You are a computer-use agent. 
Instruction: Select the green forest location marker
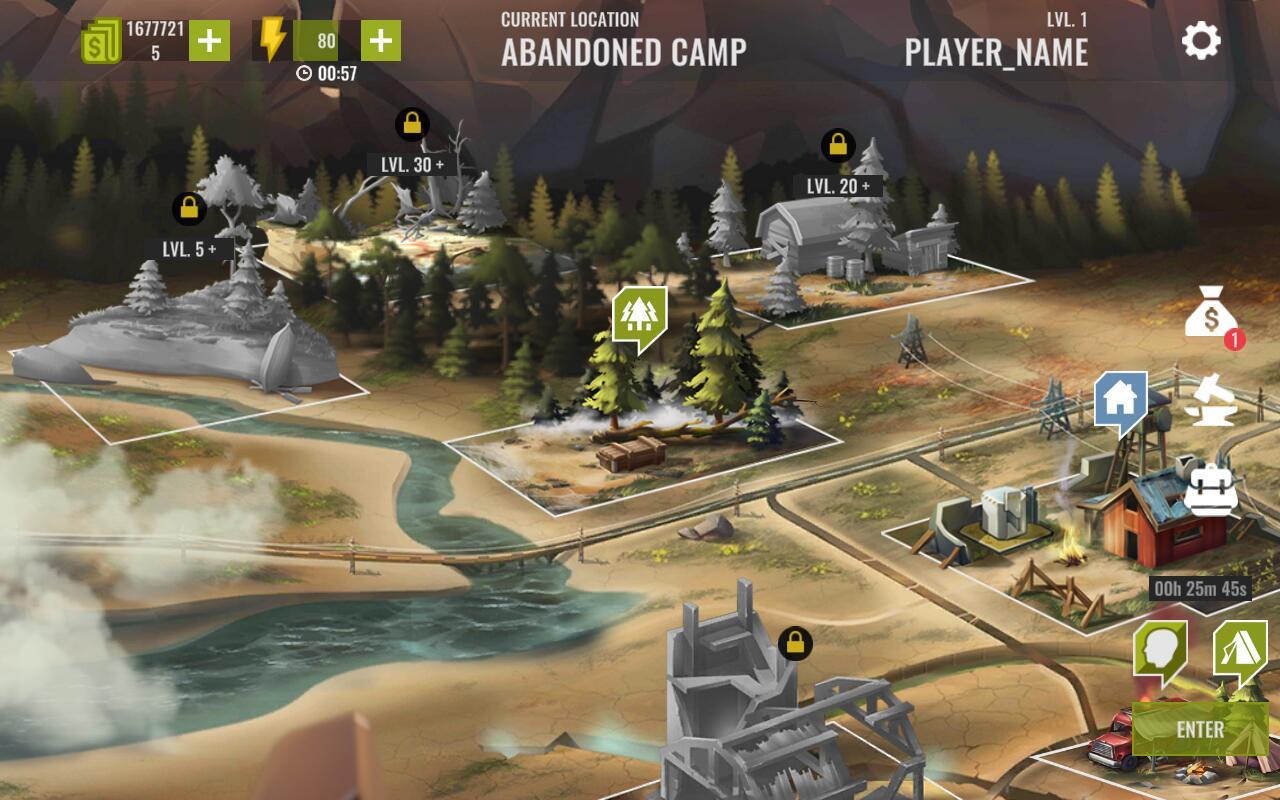639,316
